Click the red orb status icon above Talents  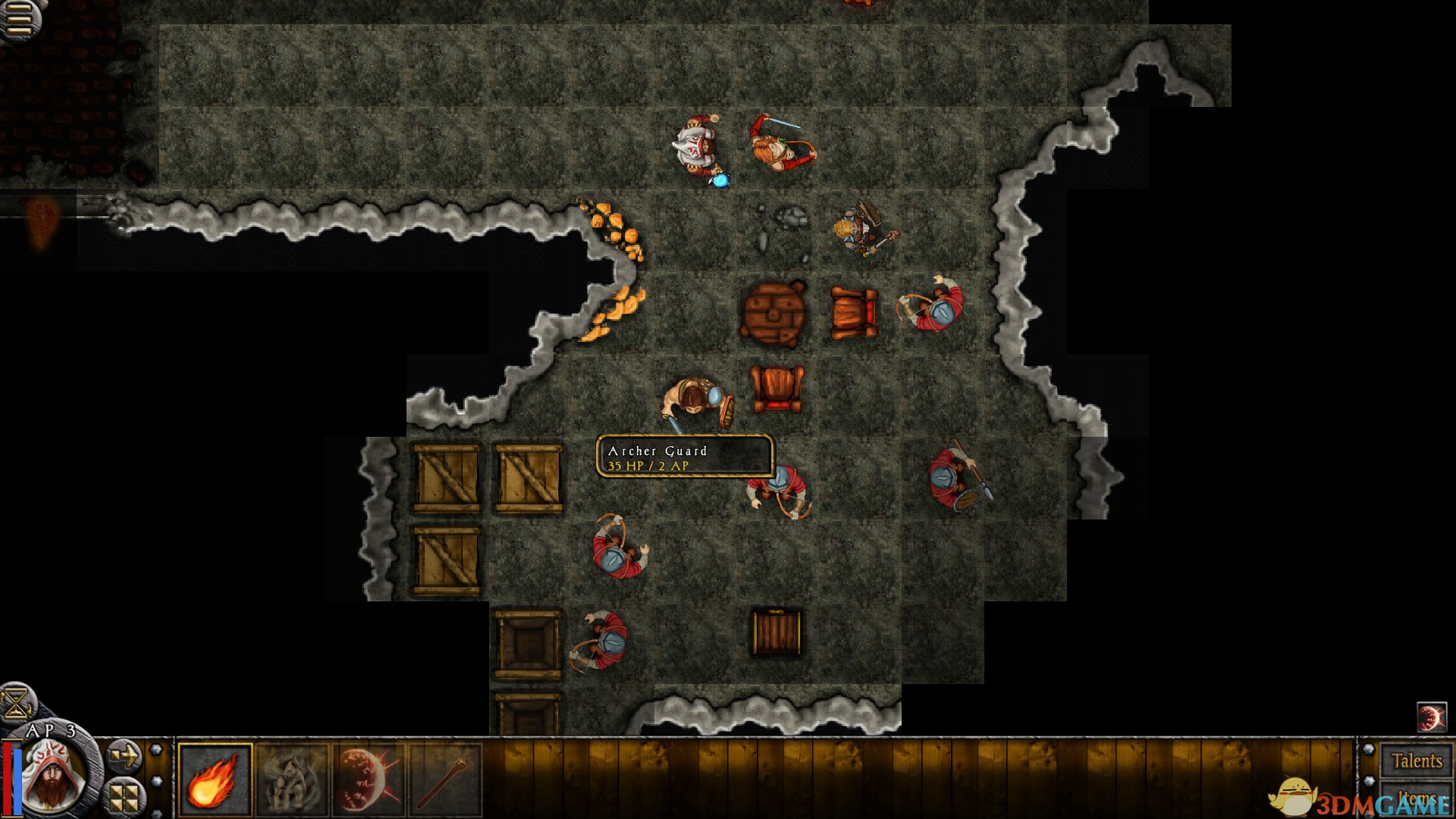pos(1431,717)
